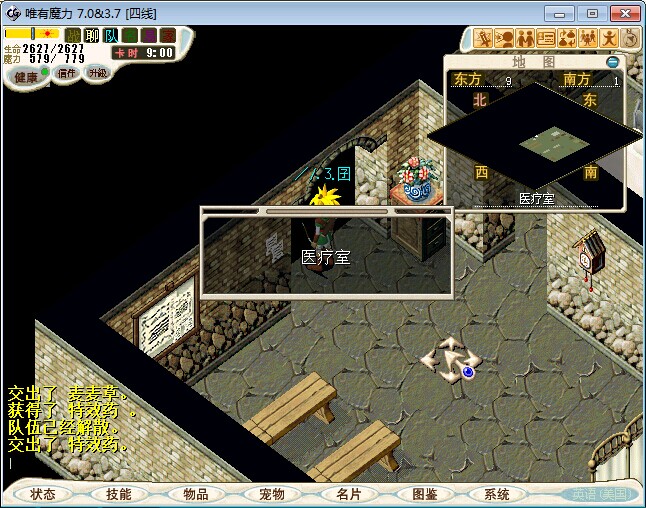Open the 图鉴 album menu
Viewport: 646px width, 508px height.
(424, 494)
